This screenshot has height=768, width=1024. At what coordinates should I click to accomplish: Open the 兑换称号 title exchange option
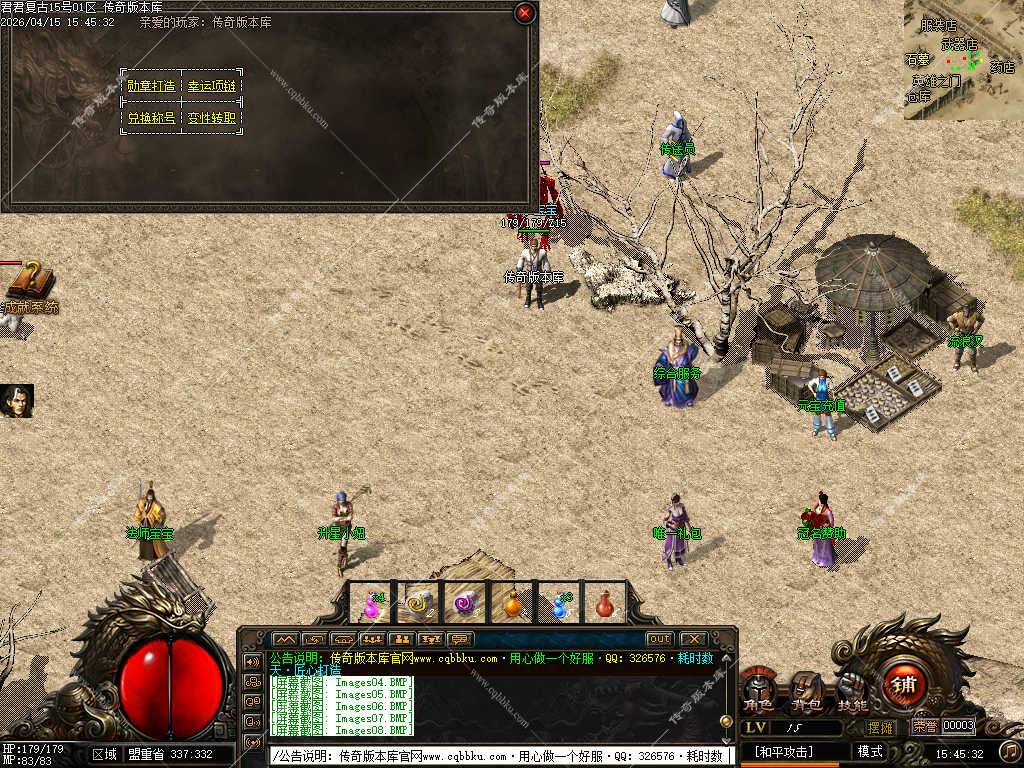151,118
